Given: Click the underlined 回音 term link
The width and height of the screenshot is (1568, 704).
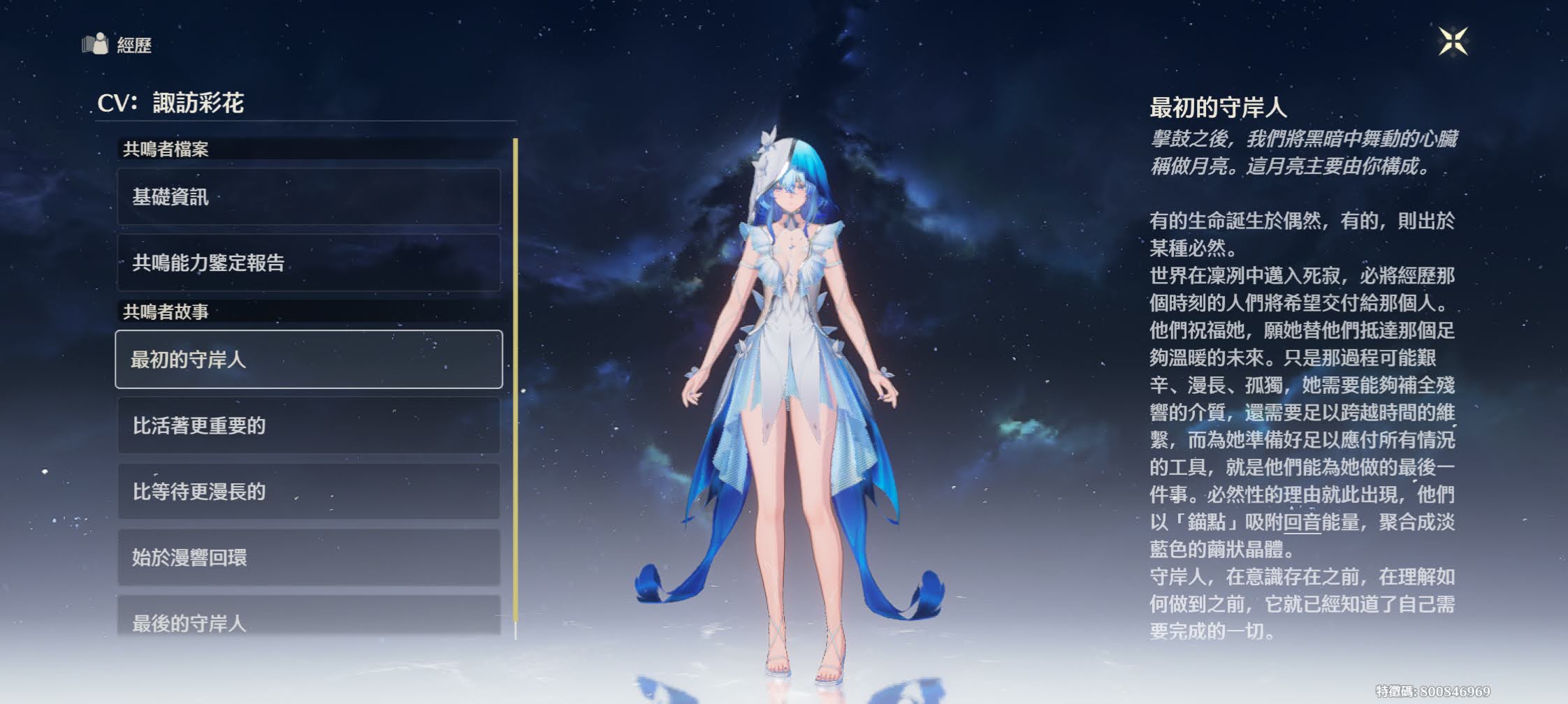Looking at the screenshot, I should pyautogui.click(x=1302, y=522).
